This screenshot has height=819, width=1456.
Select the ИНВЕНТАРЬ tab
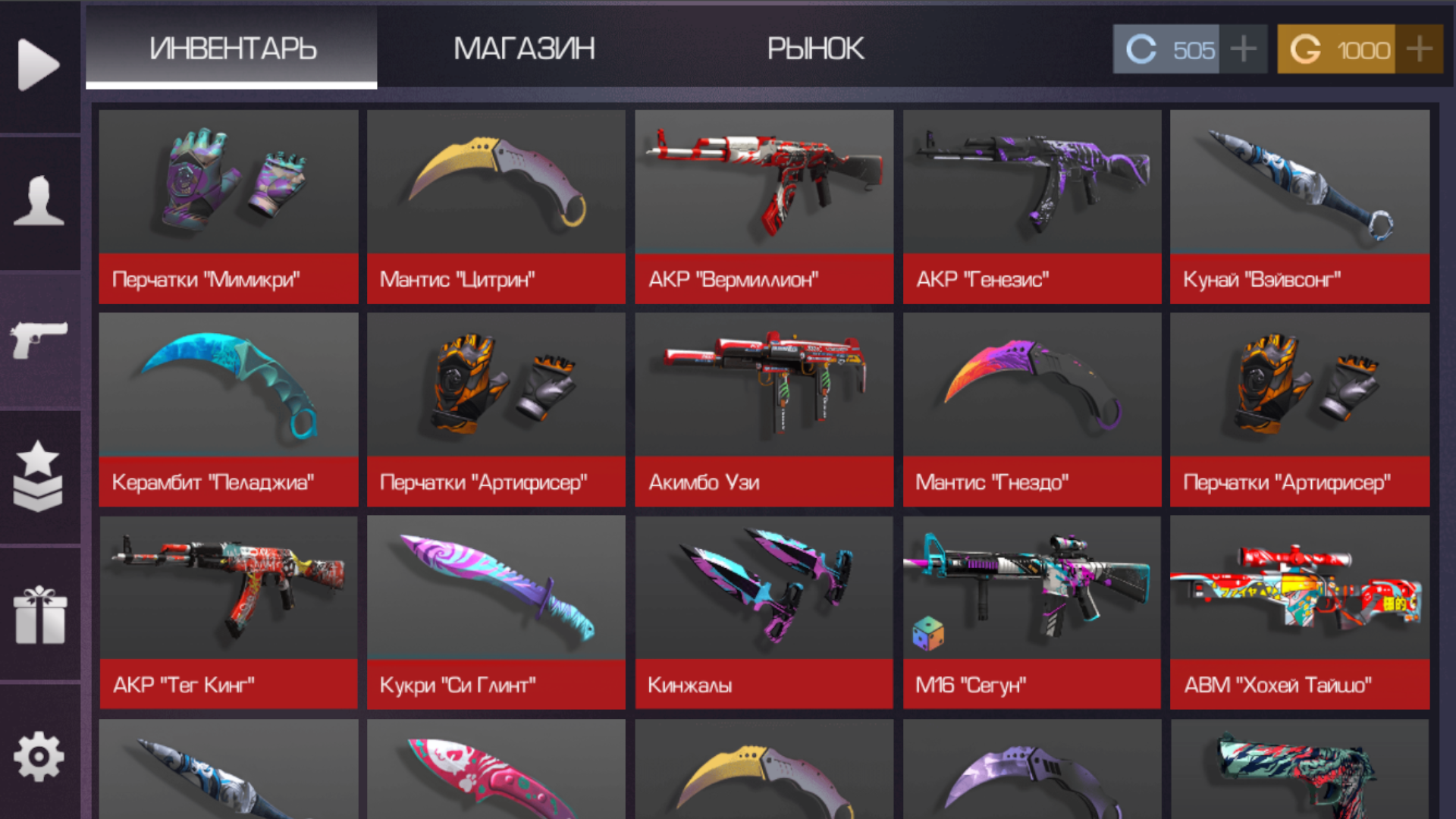(x=233, y=49)
